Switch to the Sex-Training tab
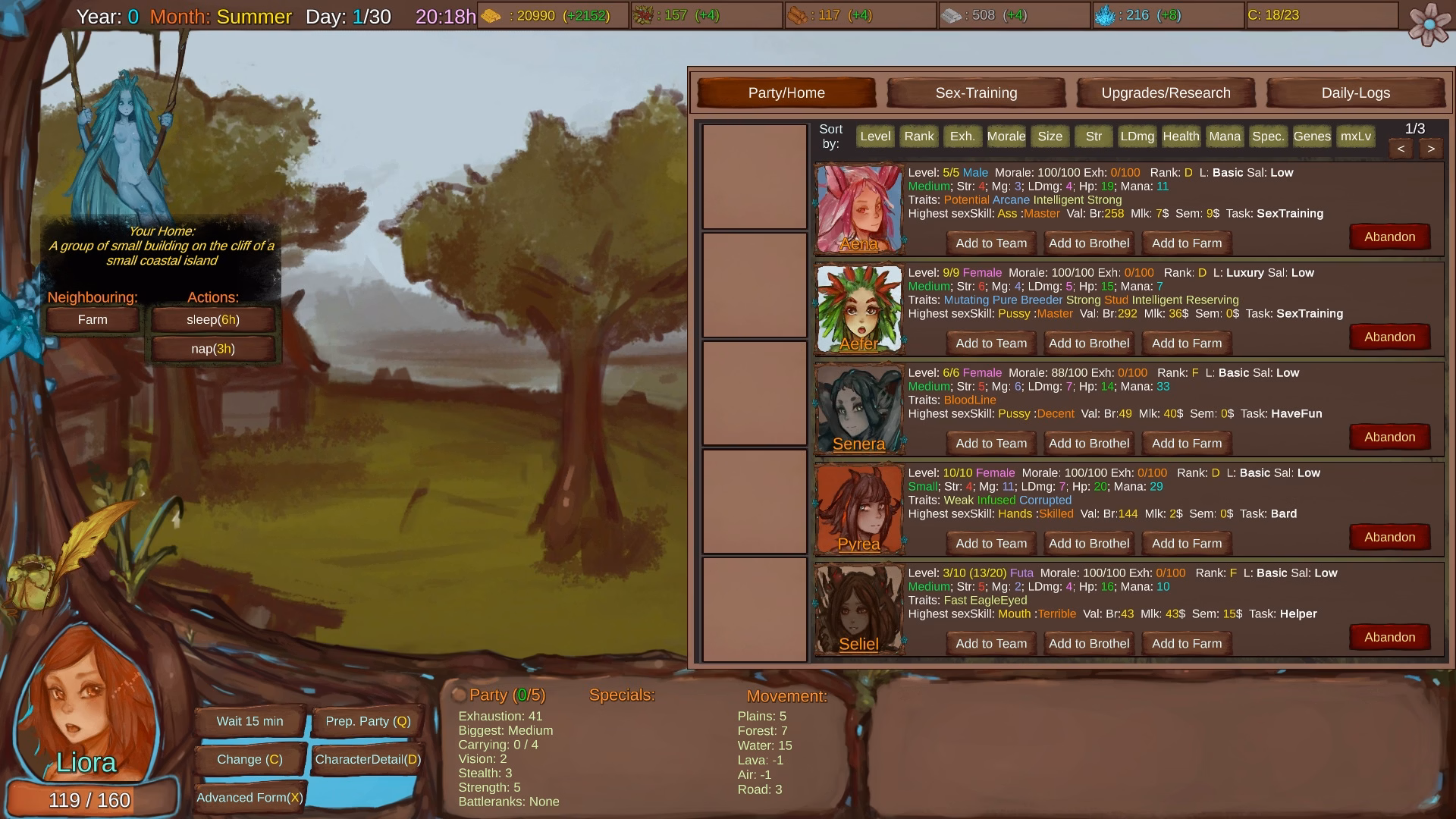The image size is (1456, 819). 976,93
